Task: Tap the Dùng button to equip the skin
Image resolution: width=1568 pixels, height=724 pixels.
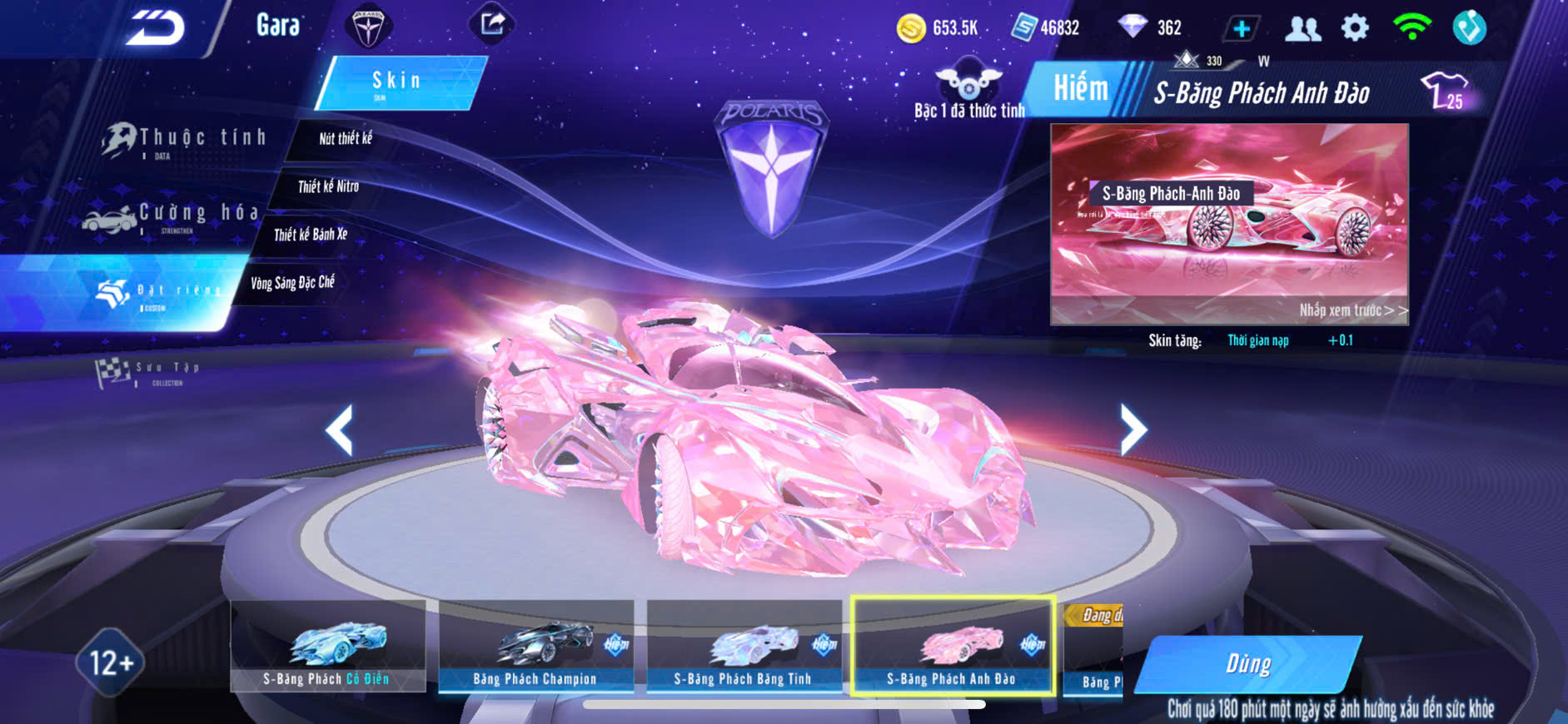Action: tap(1247, 664)
